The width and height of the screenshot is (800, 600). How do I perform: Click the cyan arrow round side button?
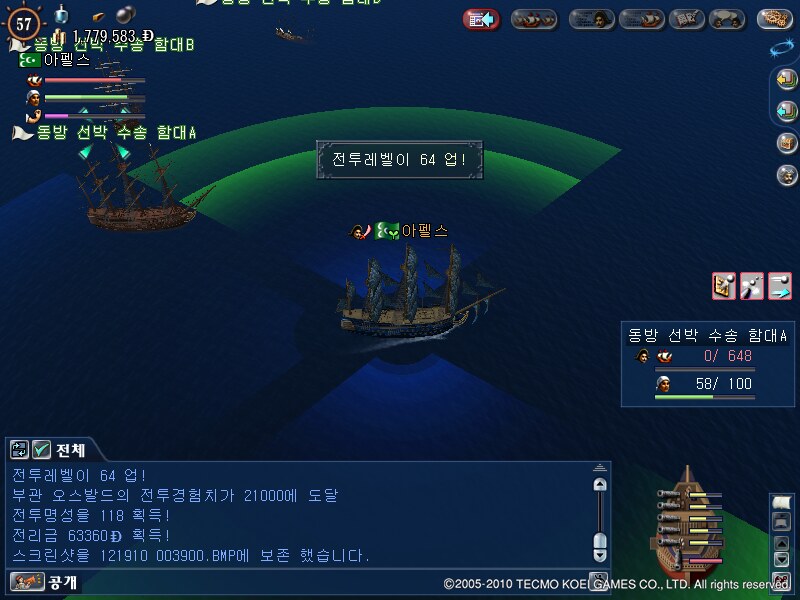pyautogui.click(x=787, y=110)
